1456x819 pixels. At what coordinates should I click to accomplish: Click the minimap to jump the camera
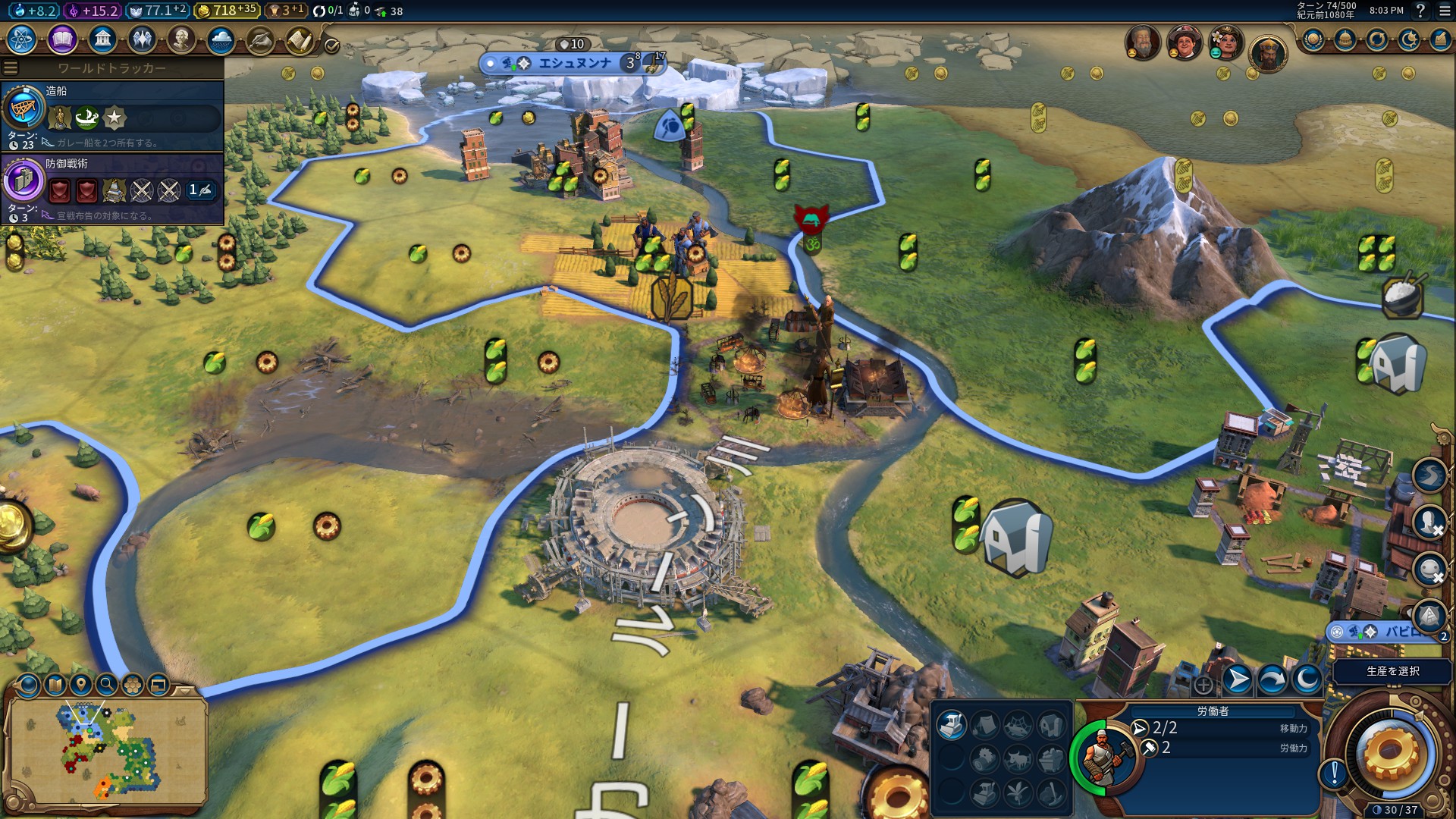coord(106,751)
